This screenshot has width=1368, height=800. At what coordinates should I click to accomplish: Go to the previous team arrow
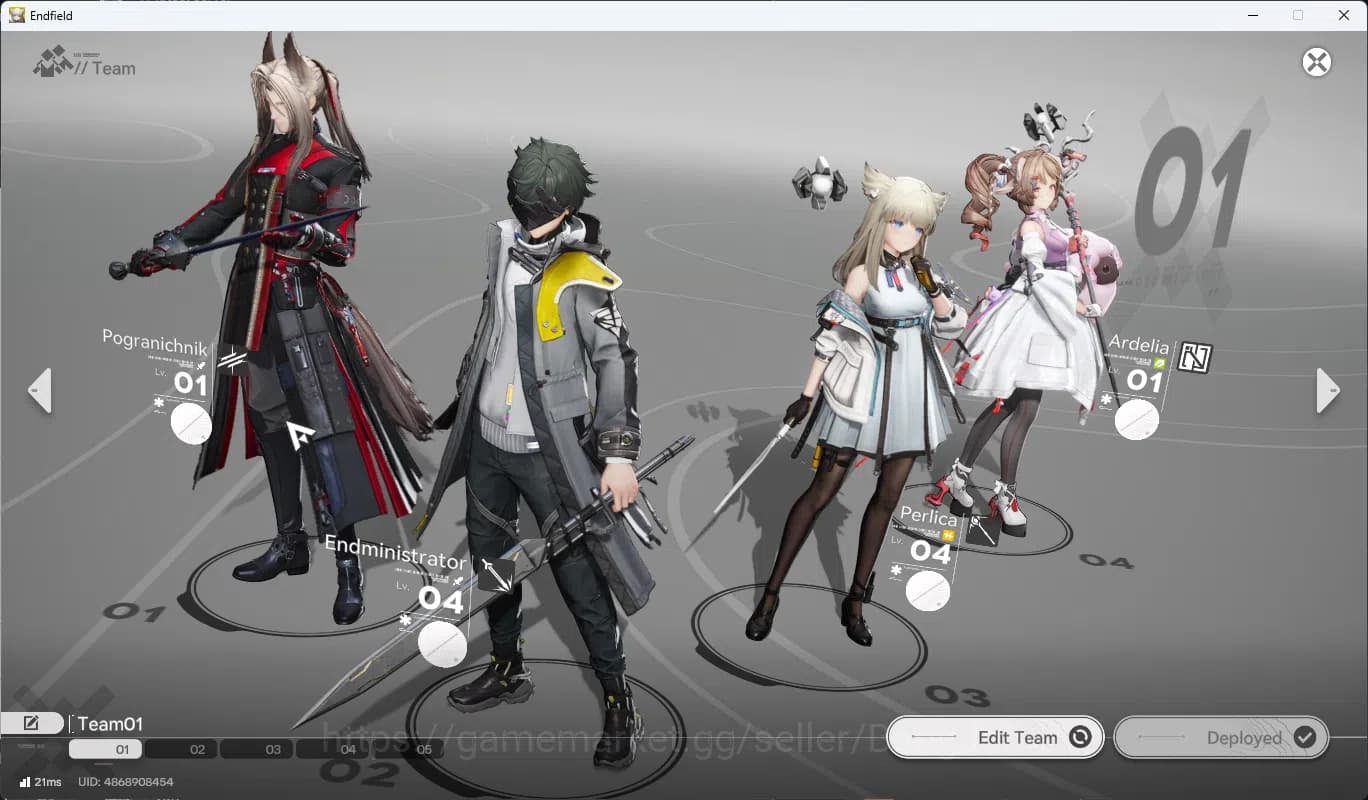click(x=40, y=390)
